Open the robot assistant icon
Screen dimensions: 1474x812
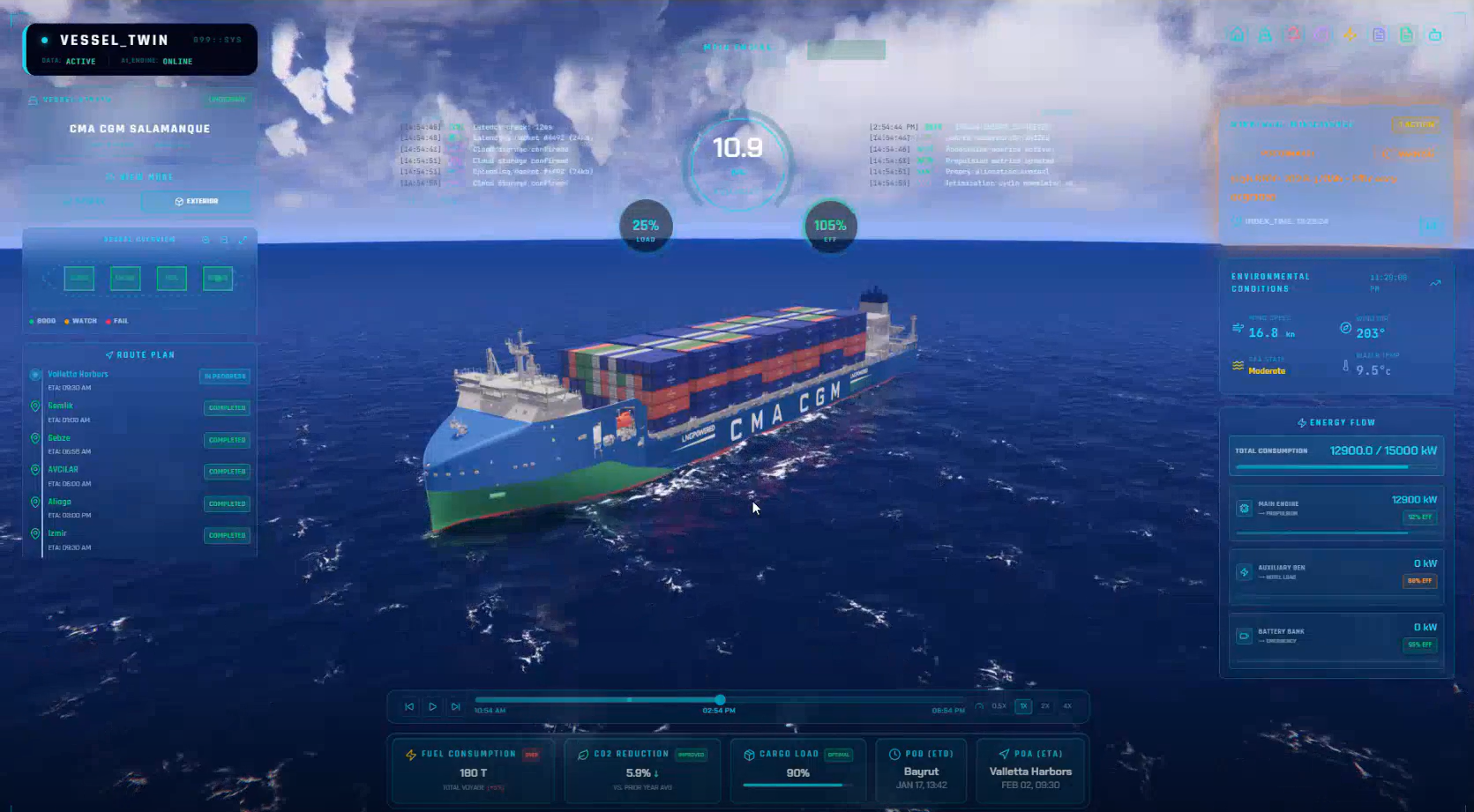click(x=1435, y=35)
